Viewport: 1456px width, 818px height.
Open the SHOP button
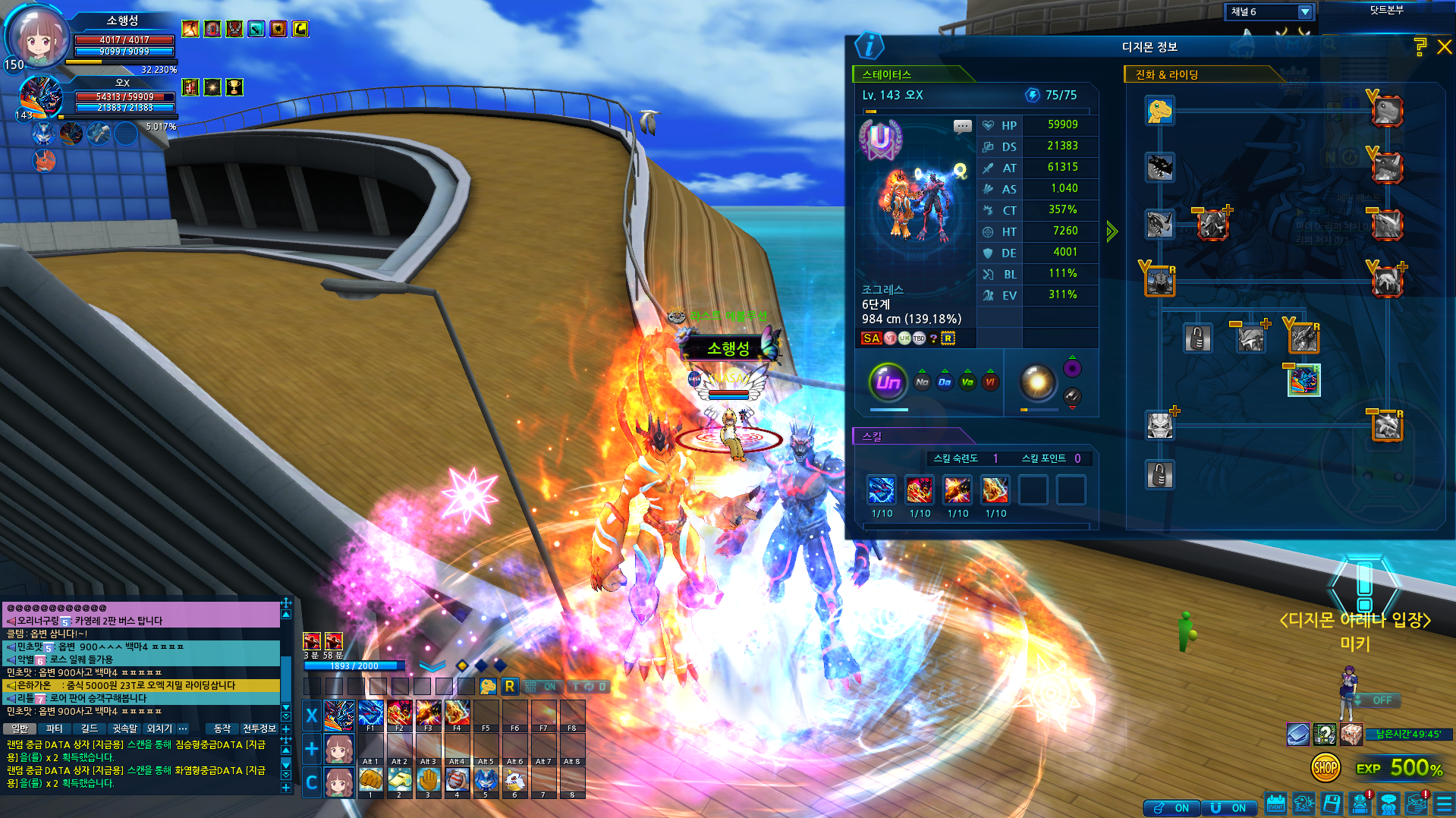point(1325,768)
